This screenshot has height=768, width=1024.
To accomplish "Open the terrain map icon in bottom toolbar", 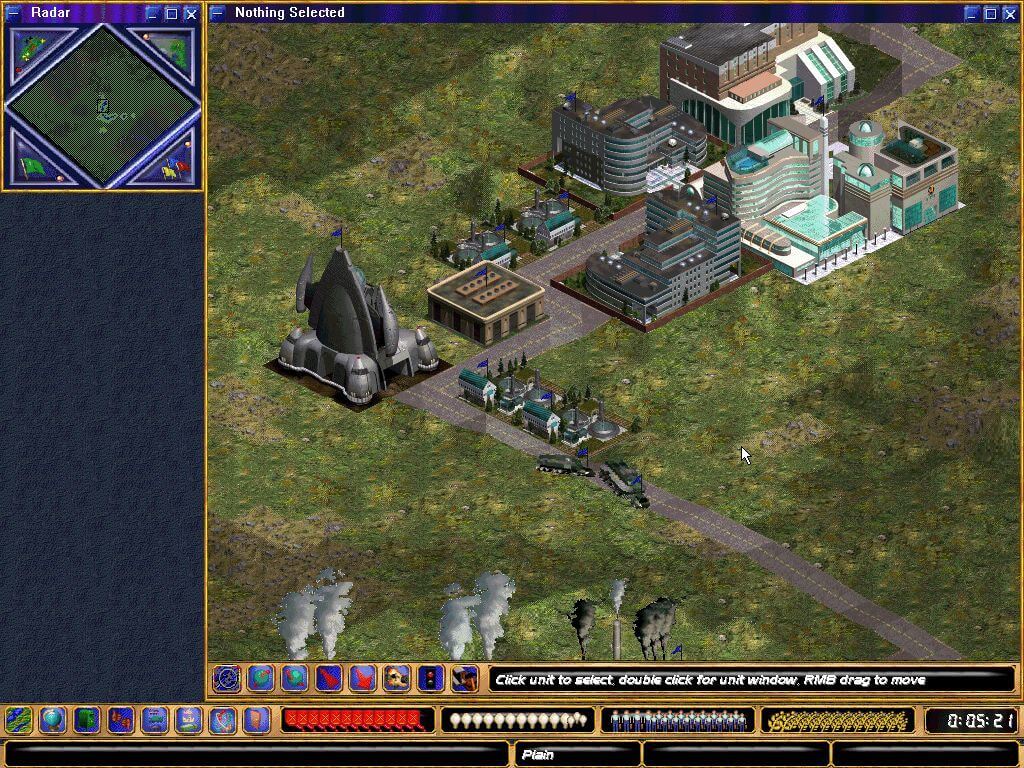I will click(x=18, y=720).
